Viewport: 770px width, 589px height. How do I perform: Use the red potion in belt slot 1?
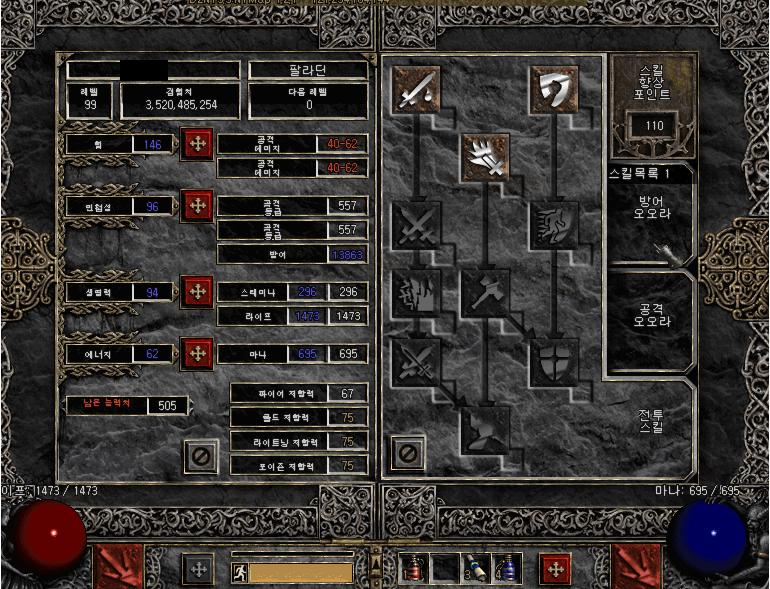point(414,570)
